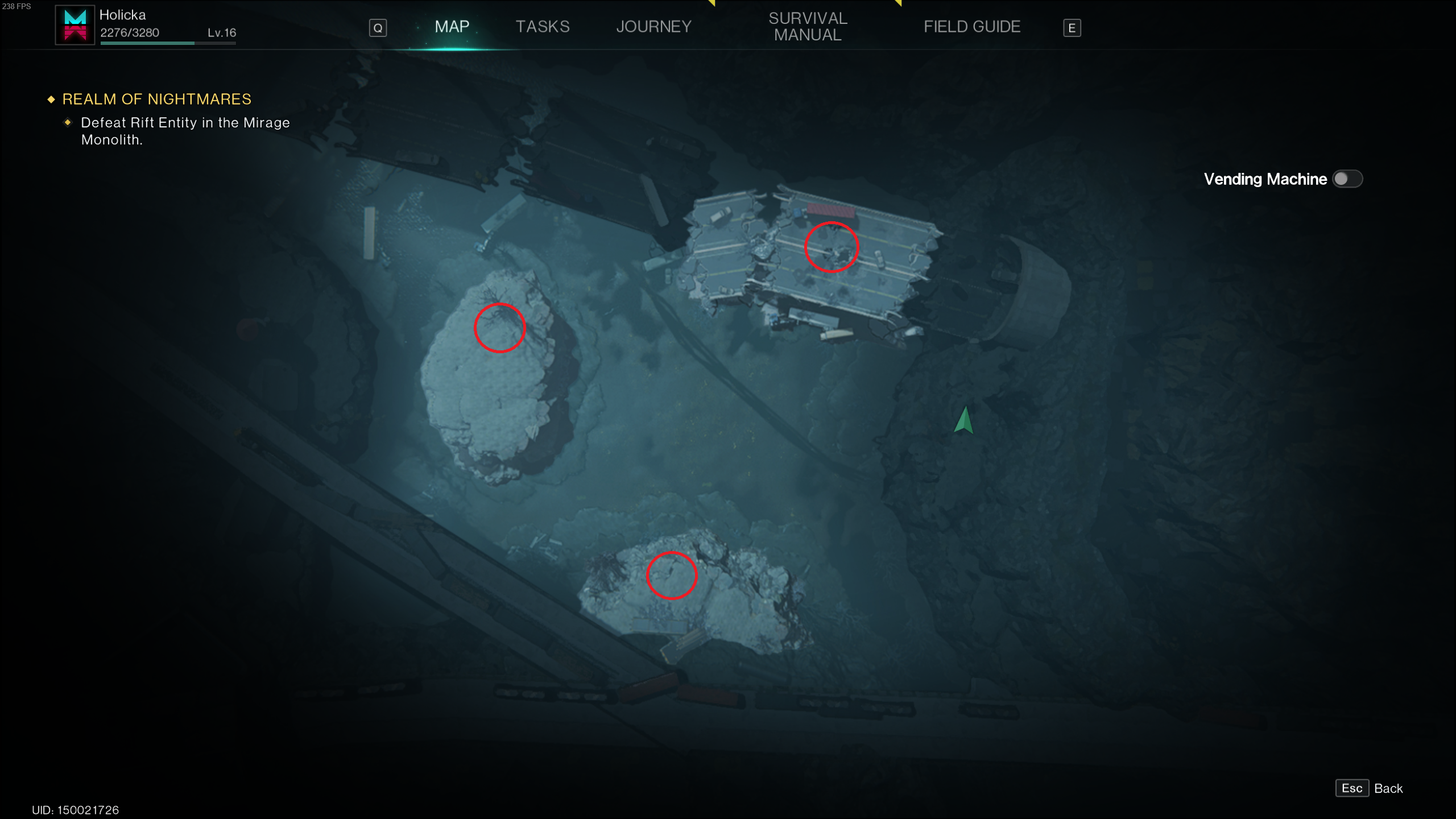Image resolution: width=1456 pixels, height=819 pixels.
Task: Select the red circle on the southern island
Action: pyautogui.click(x=671, y=576)
